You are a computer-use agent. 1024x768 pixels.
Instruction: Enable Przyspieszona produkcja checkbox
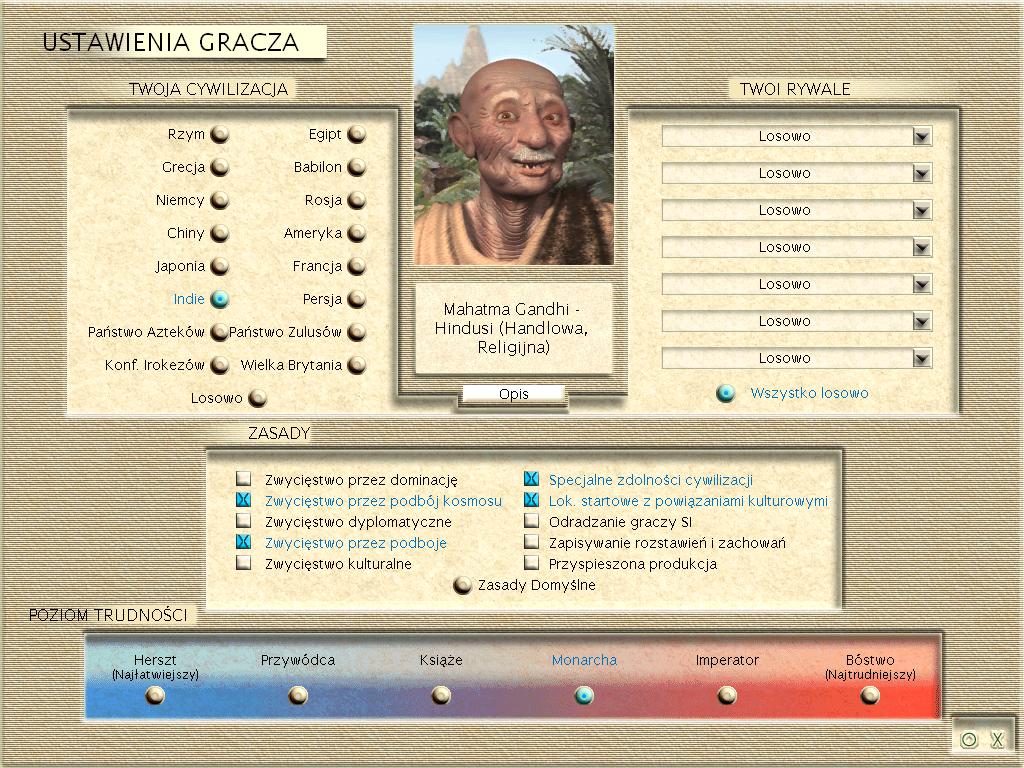[531, 563]
